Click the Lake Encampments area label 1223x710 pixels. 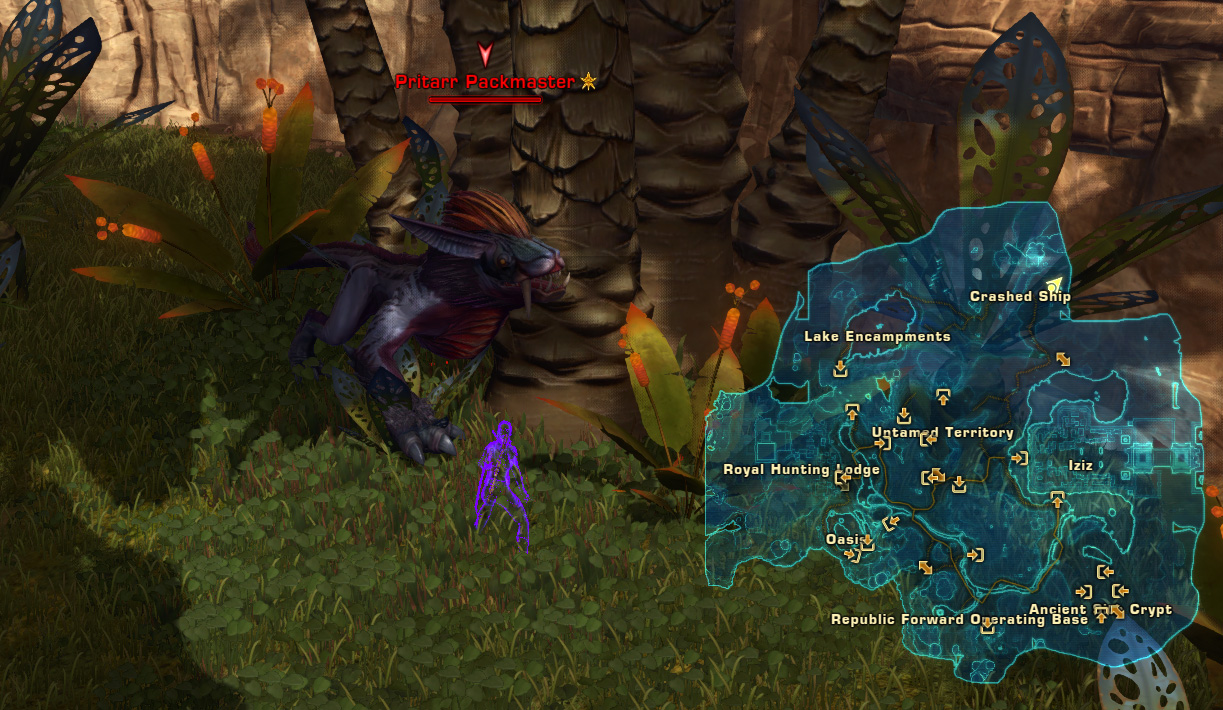pyautogui.click(x=877, y=337)
